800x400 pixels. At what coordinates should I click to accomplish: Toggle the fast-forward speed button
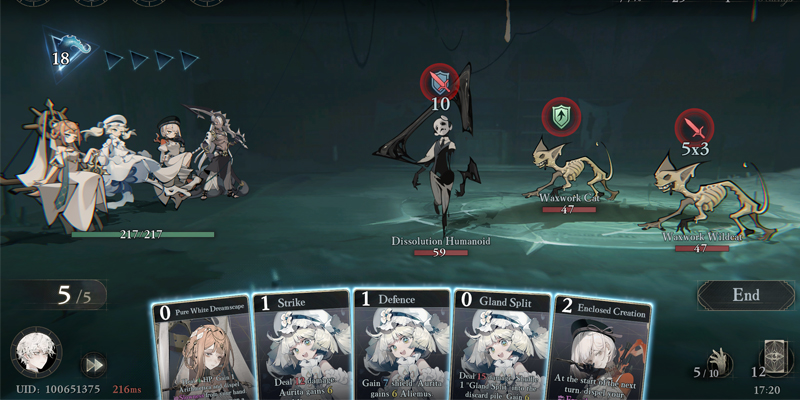94,364
